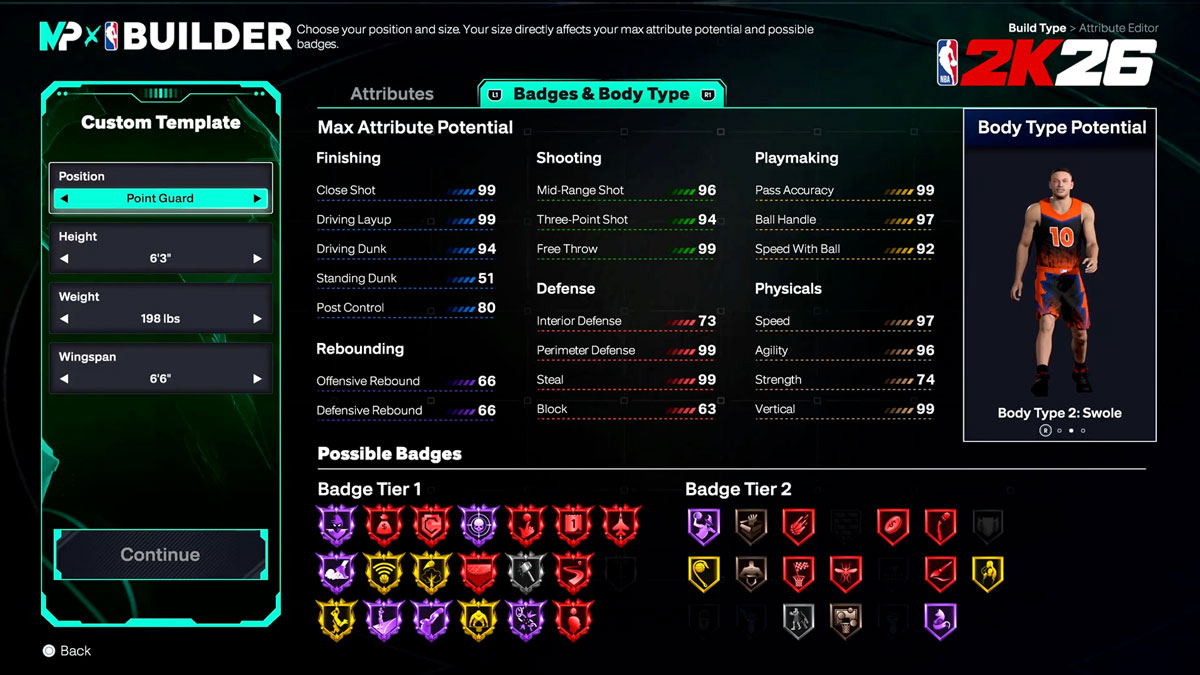Select the grey hammer badge
1200x675 pixels.
[x=527, y=572]
